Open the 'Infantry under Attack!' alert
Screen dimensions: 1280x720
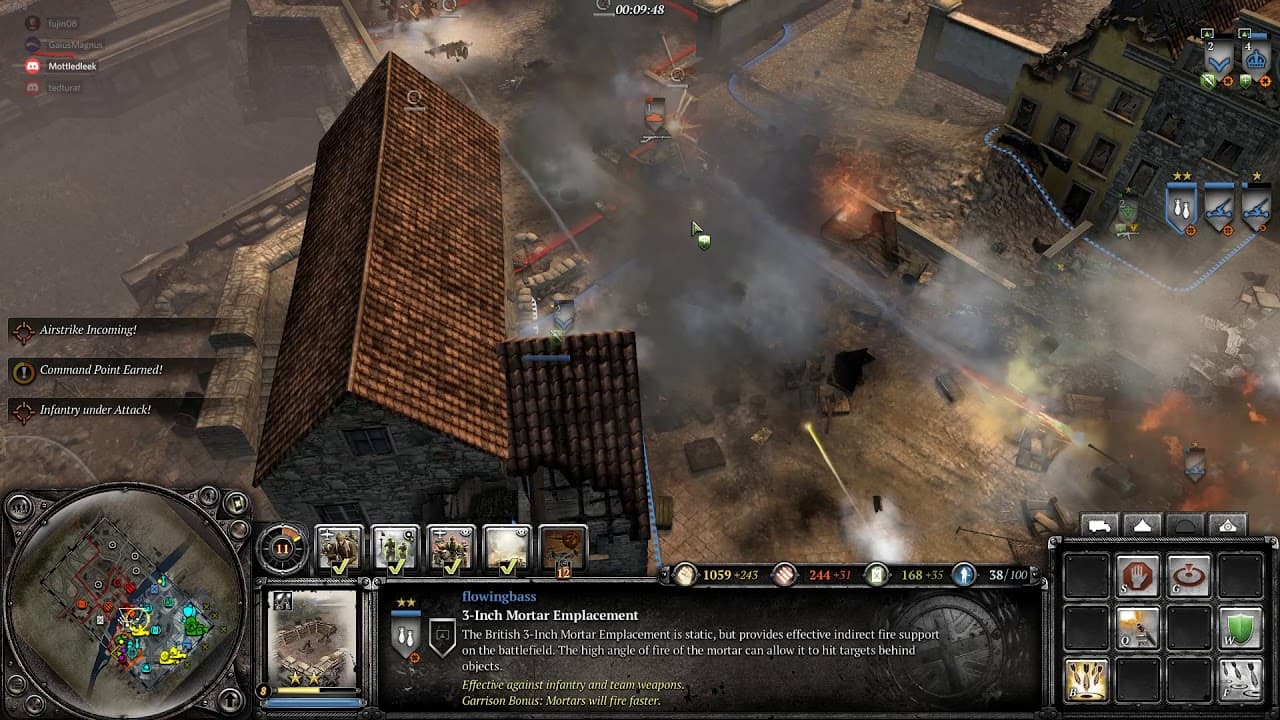95,410
